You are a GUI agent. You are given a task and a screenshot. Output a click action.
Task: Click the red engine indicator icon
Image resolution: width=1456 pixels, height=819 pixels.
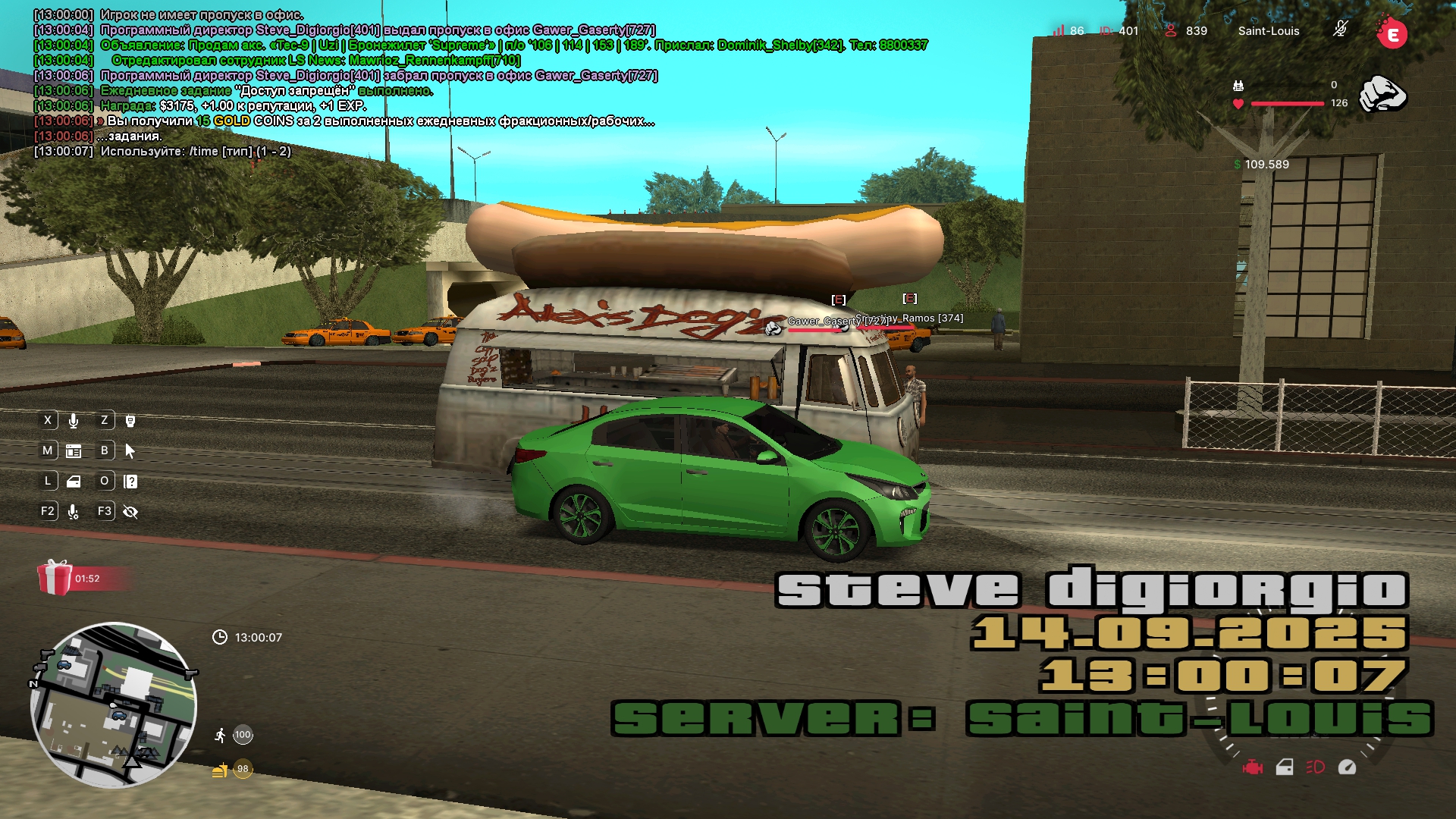[1253, 767]
